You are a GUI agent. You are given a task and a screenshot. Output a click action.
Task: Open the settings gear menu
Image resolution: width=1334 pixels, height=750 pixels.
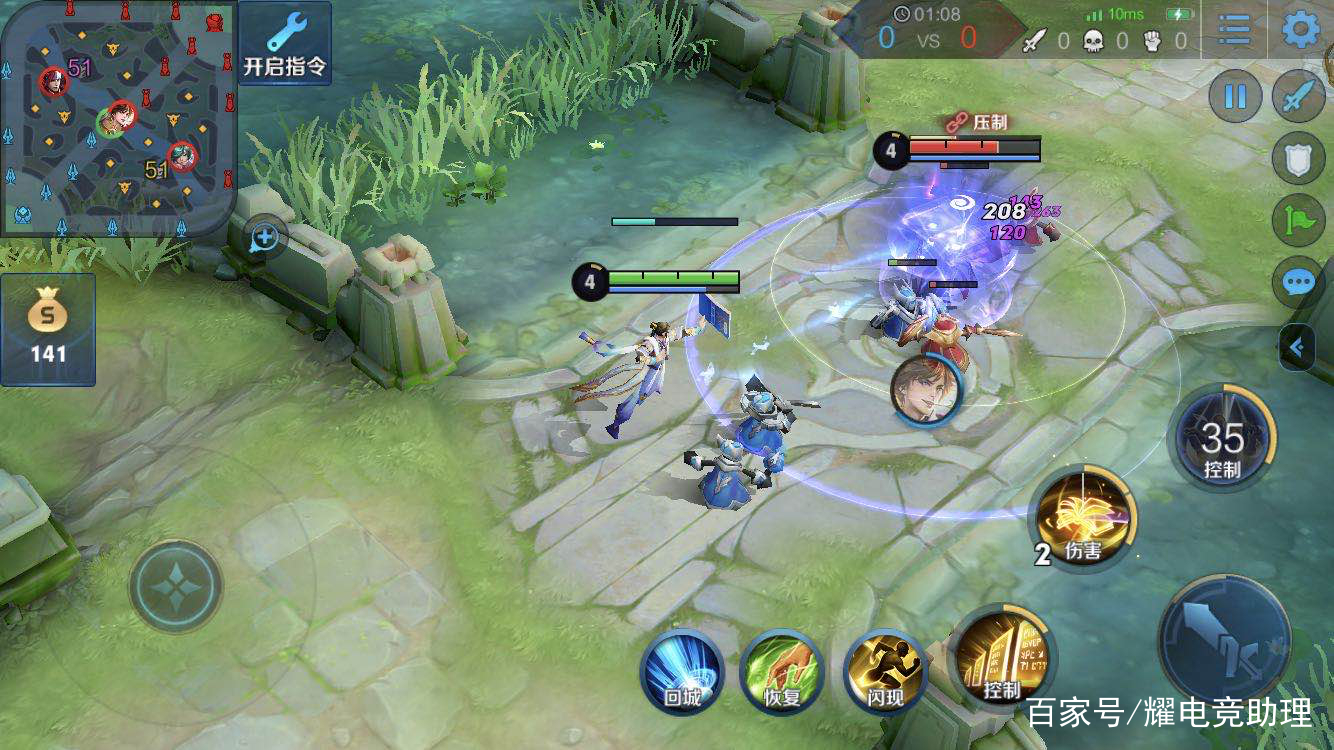[1301, 30]
